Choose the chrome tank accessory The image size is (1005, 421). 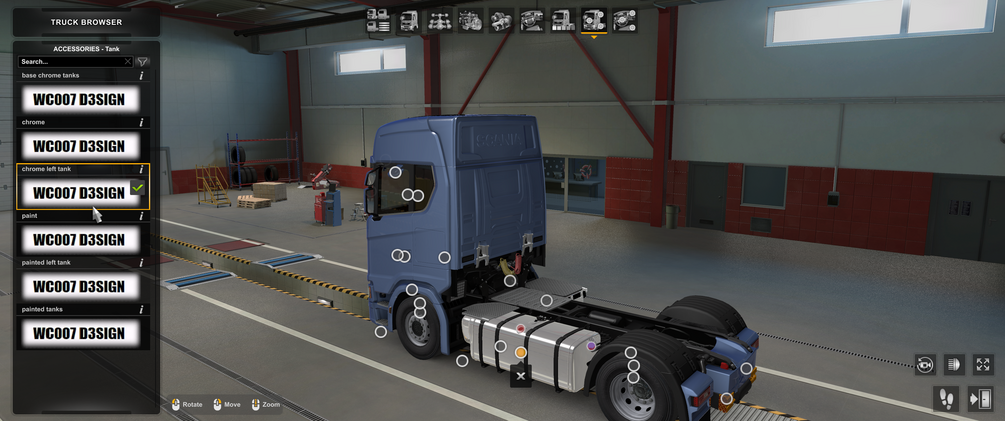tap(80, 146)
